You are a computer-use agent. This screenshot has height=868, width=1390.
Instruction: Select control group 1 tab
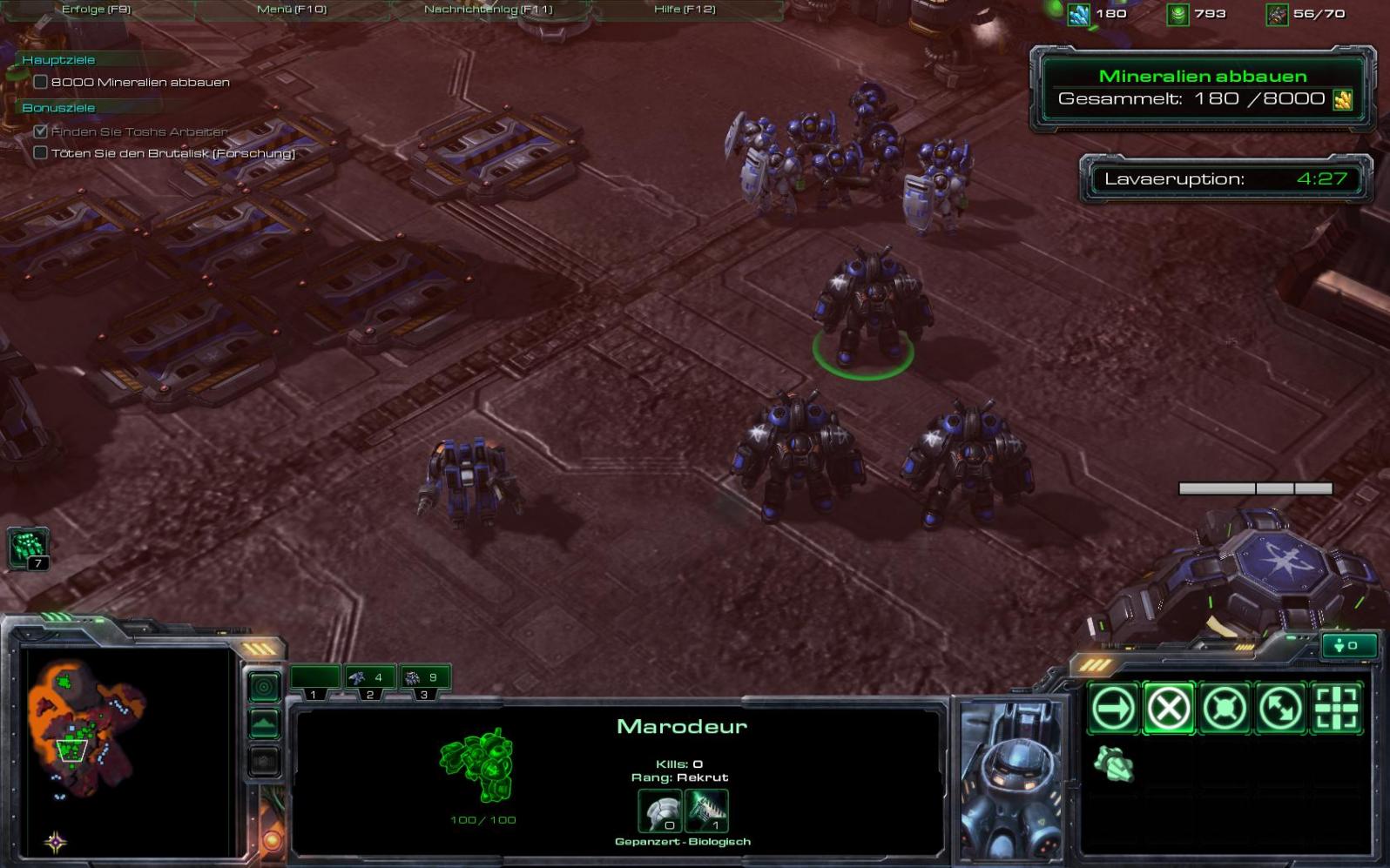pos(314,678)
